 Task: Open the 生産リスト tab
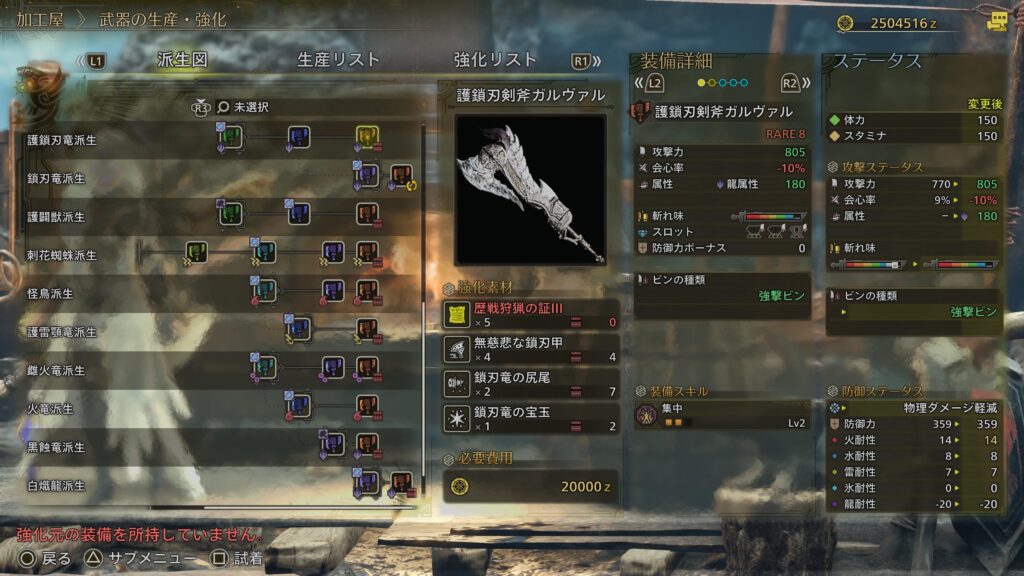(x=339, y=60)
